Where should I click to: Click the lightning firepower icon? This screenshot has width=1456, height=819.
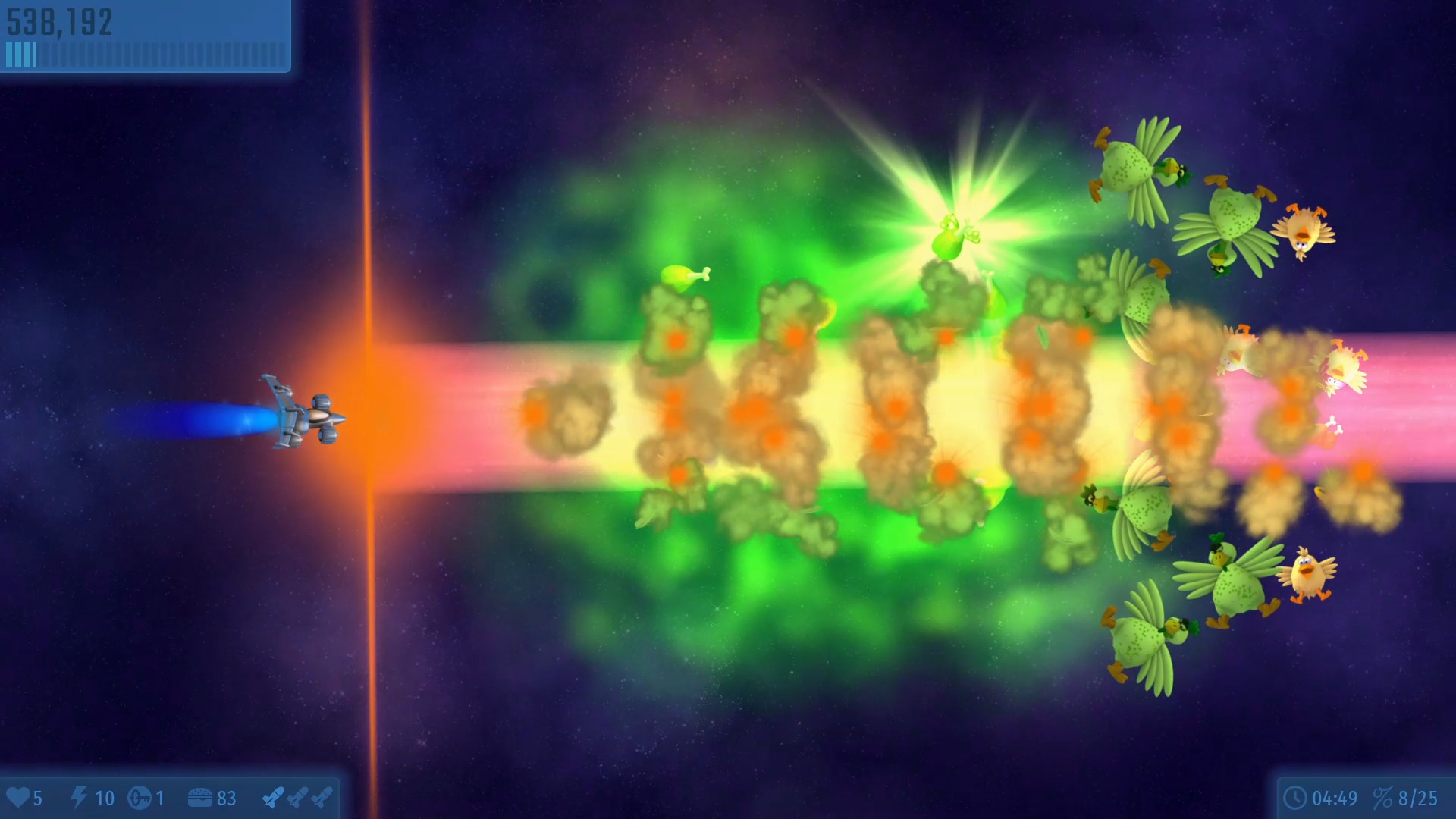tap(79, 798)
